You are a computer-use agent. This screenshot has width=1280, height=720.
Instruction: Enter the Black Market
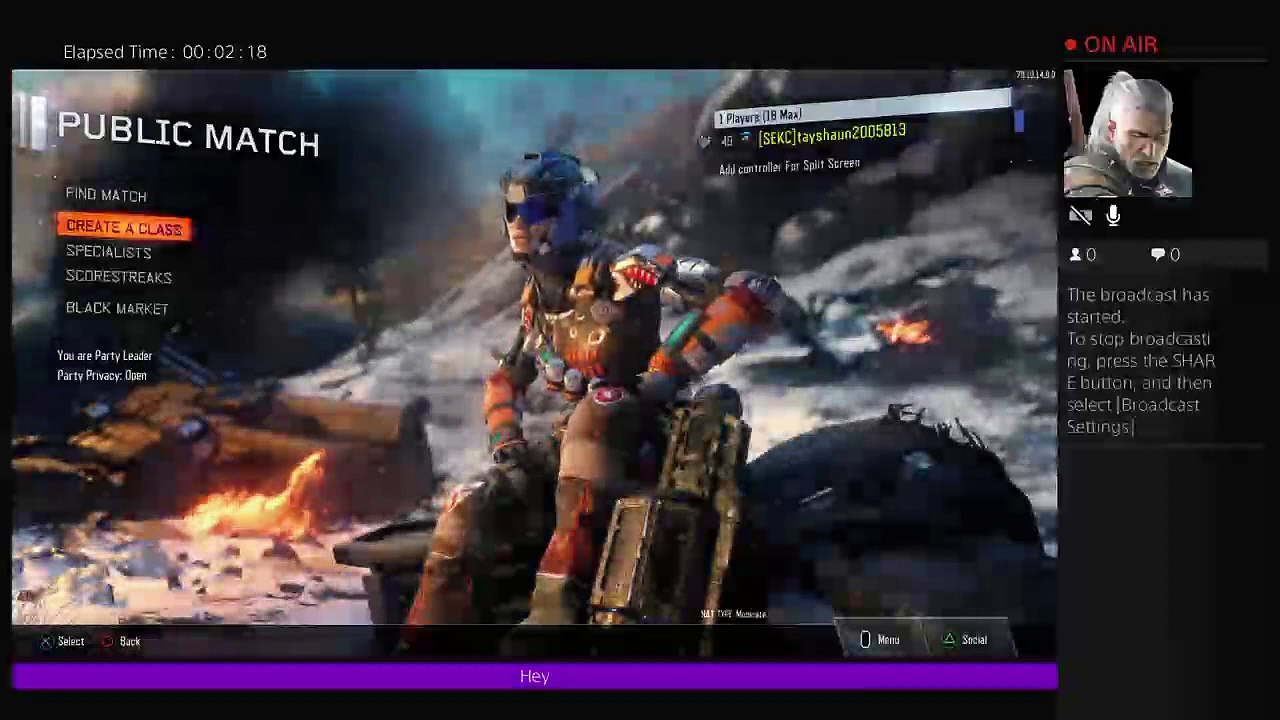[116, 308]
